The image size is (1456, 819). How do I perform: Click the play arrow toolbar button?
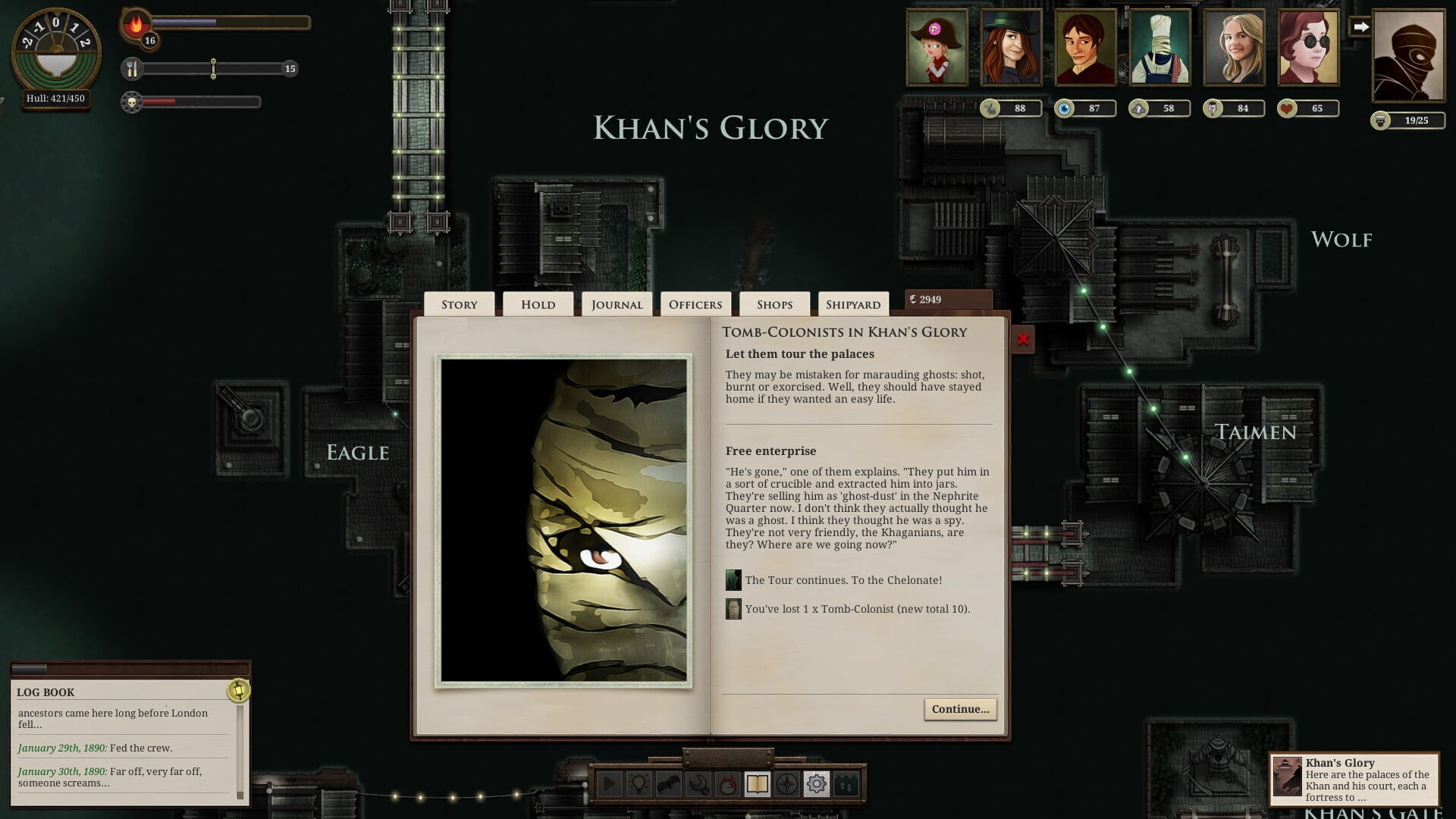tap(610, 783)
